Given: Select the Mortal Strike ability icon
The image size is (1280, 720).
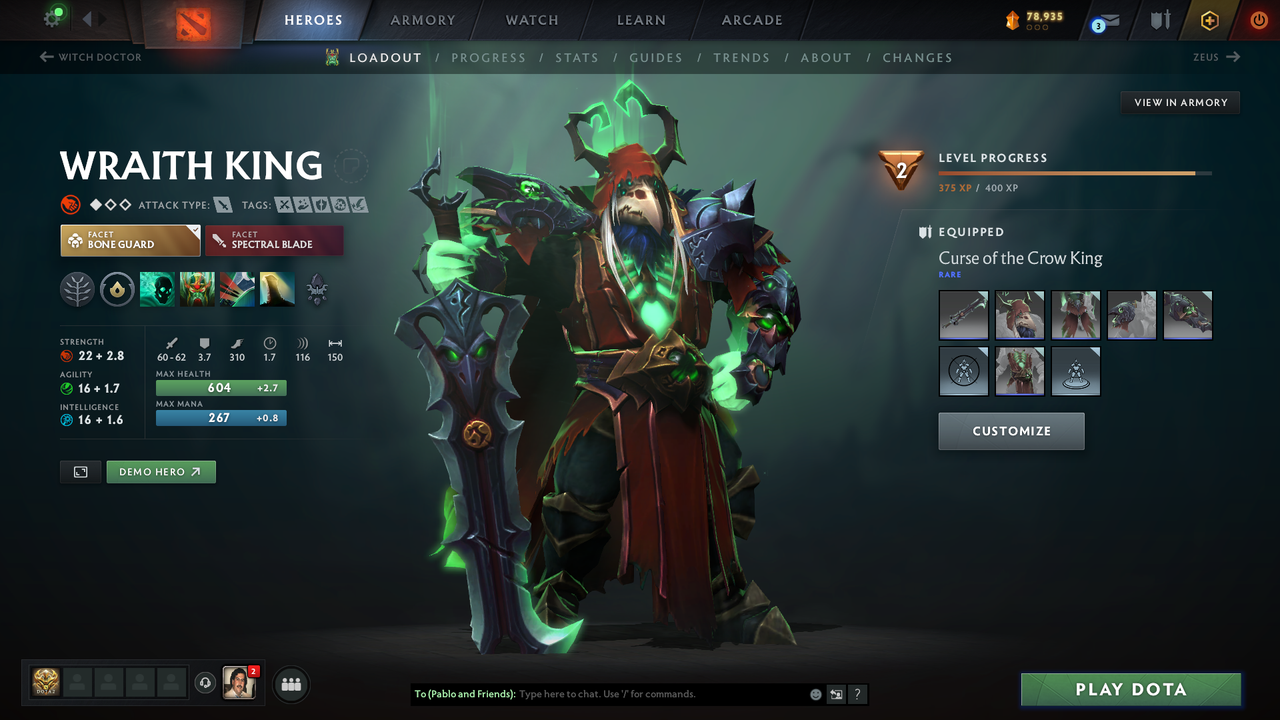Looking at the screenshot, I should point(237,290).
